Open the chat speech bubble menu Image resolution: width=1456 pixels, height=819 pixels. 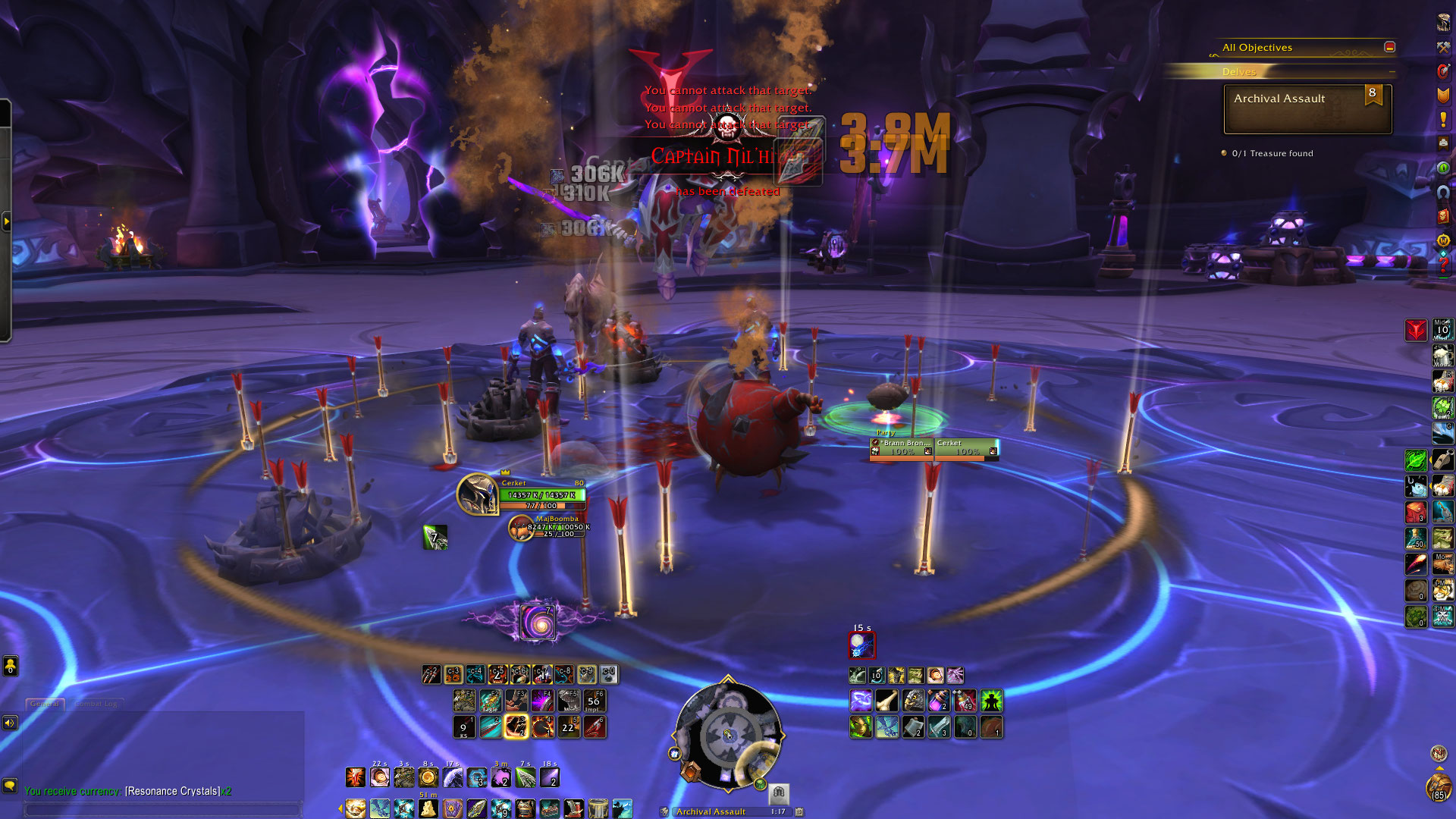point(10,786)
